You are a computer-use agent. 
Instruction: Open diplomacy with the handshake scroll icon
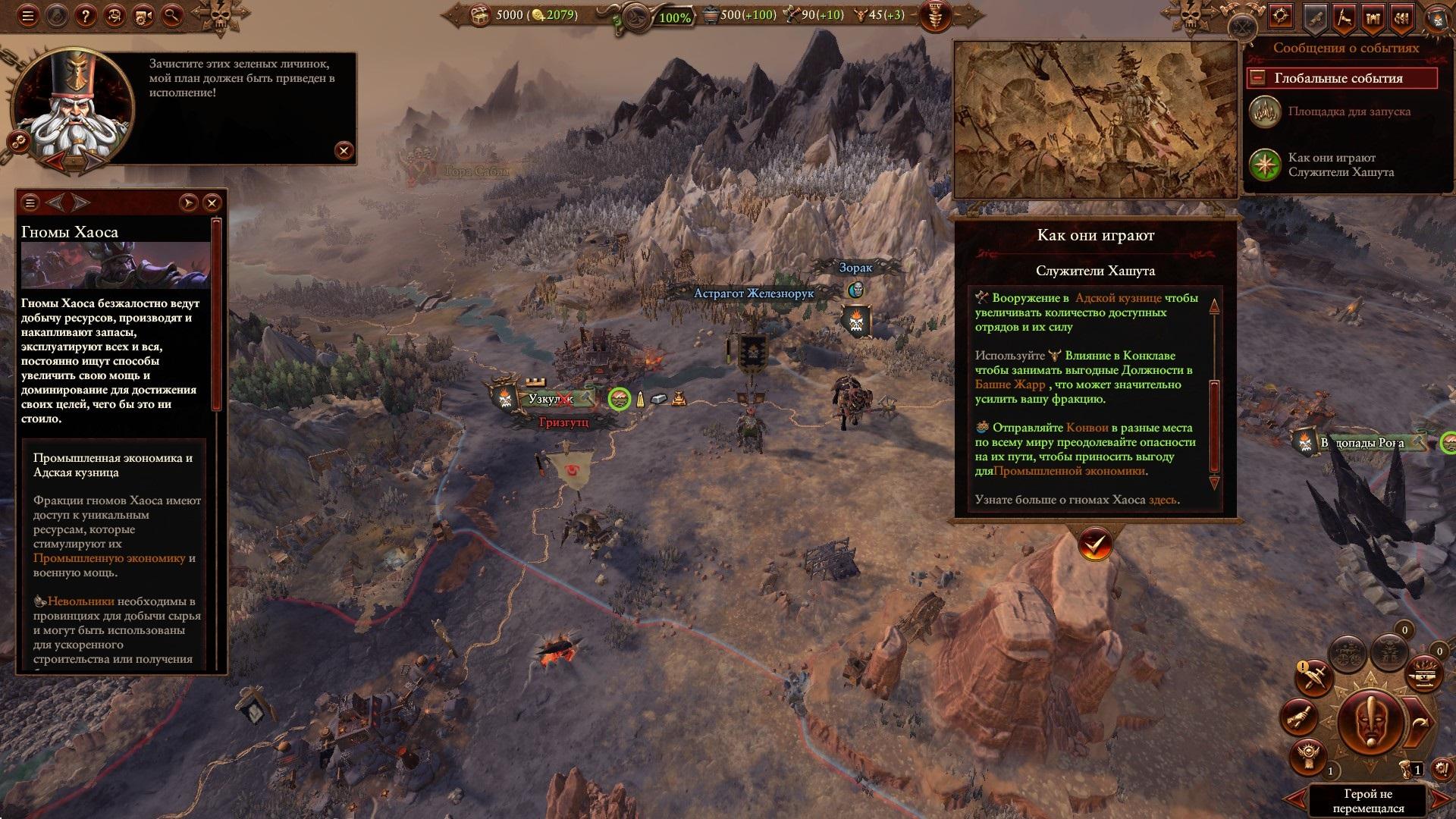[x=1299, y=715]
